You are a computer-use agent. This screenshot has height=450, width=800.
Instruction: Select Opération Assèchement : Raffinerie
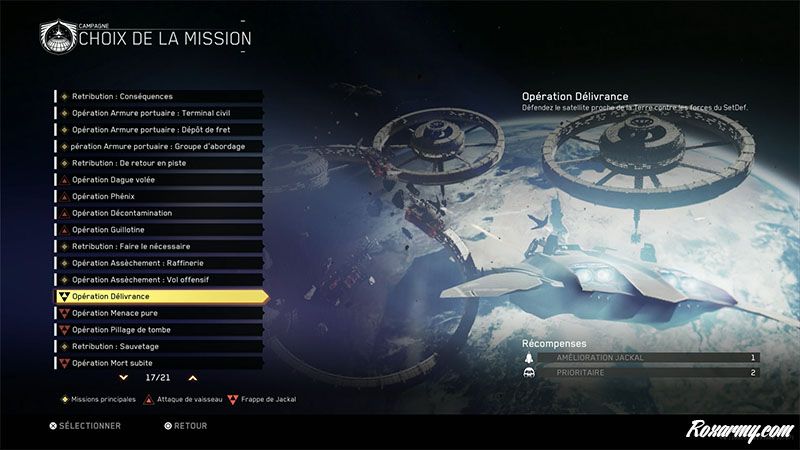[160, 263]
